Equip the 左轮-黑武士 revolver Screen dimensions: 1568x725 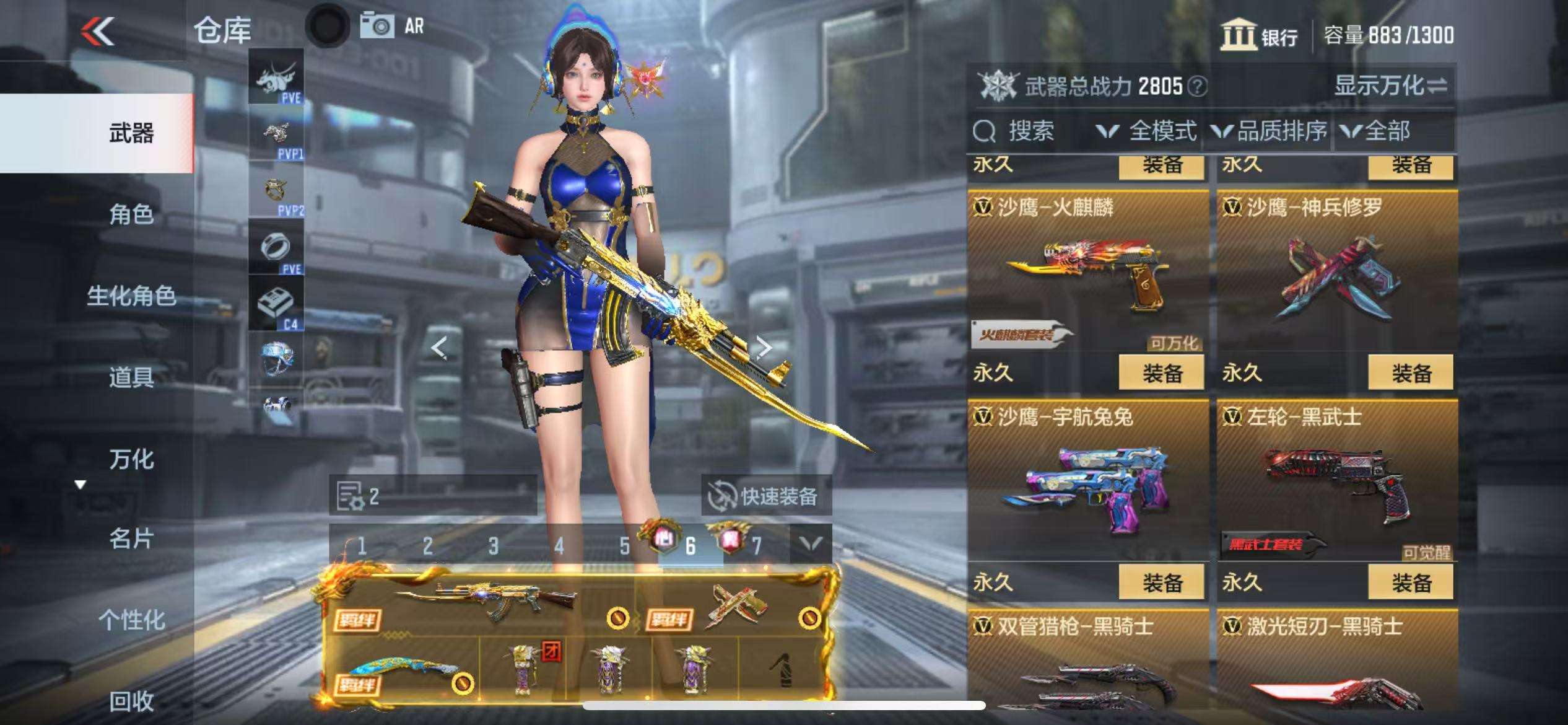click(x=1411, y=582)
